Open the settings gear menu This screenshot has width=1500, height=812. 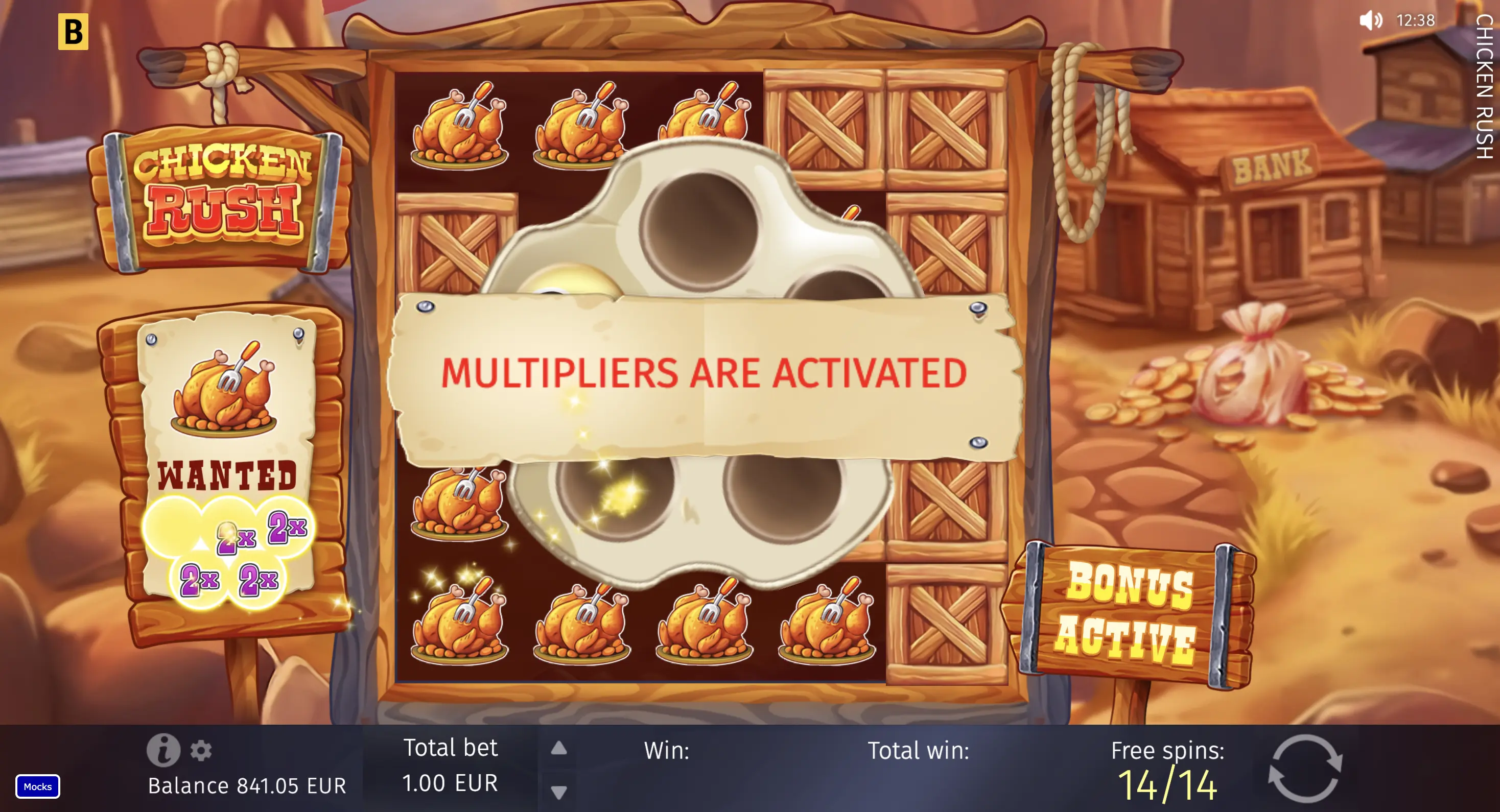coord(201,751)
